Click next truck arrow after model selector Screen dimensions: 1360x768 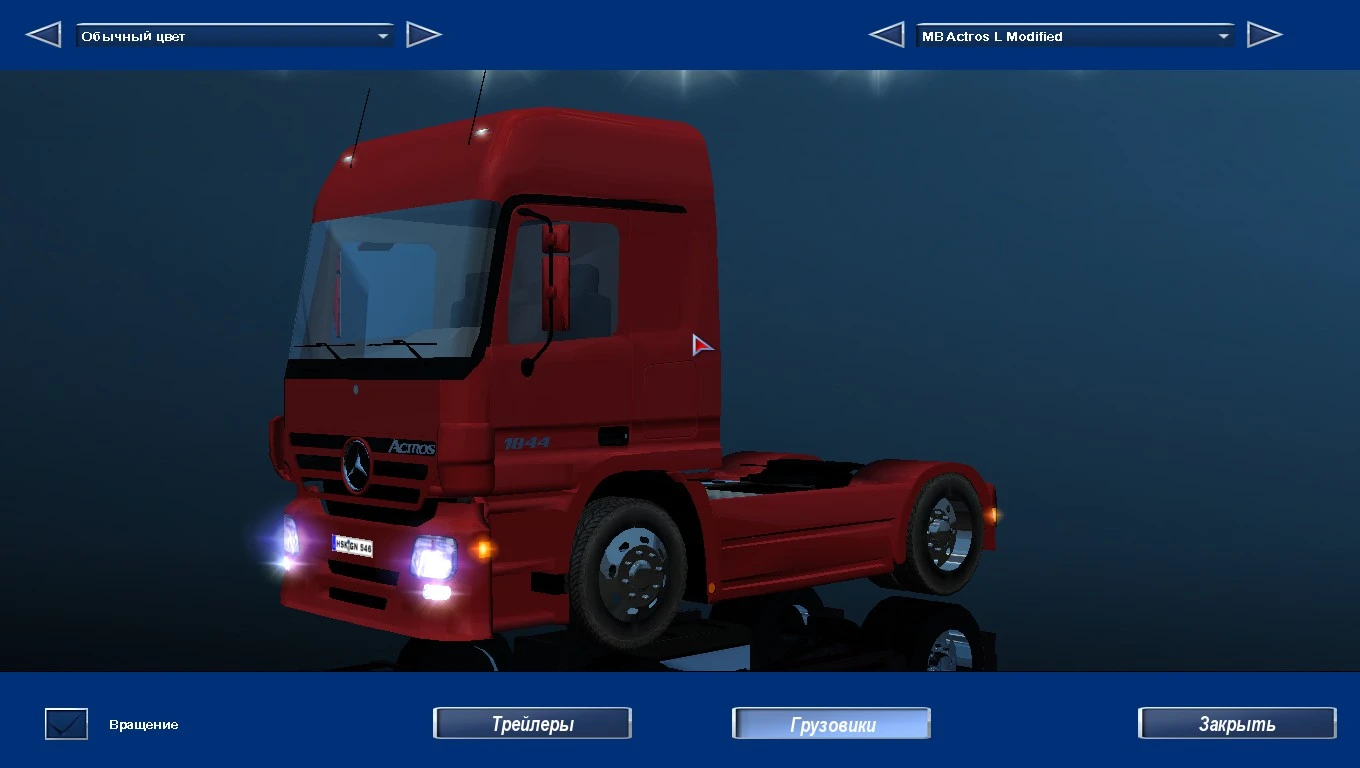(x=1265, y=34)
